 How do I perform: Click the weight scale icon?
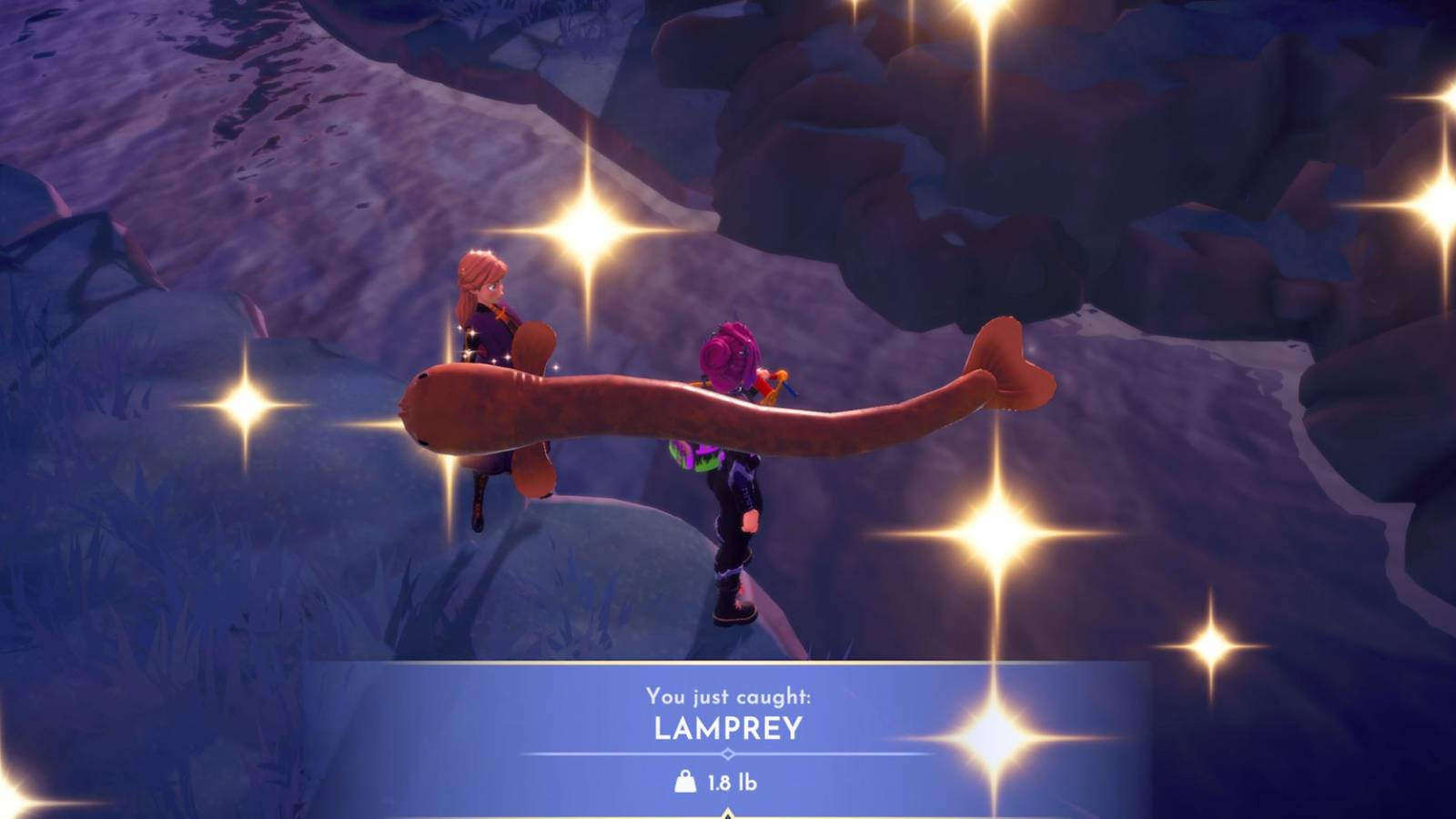coord(685,781)
